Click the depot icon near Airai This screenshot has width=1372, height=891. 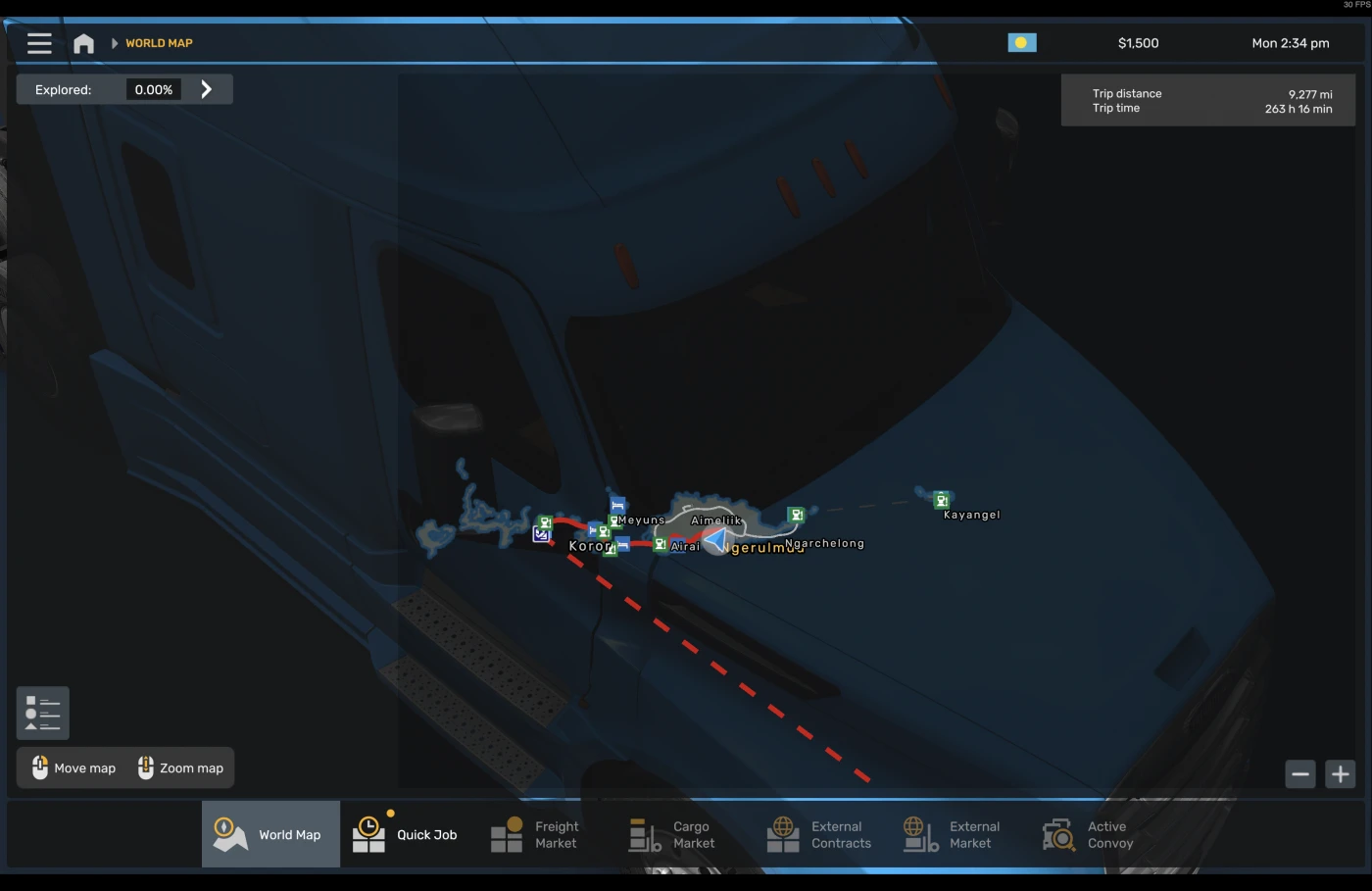pos(660,543)
